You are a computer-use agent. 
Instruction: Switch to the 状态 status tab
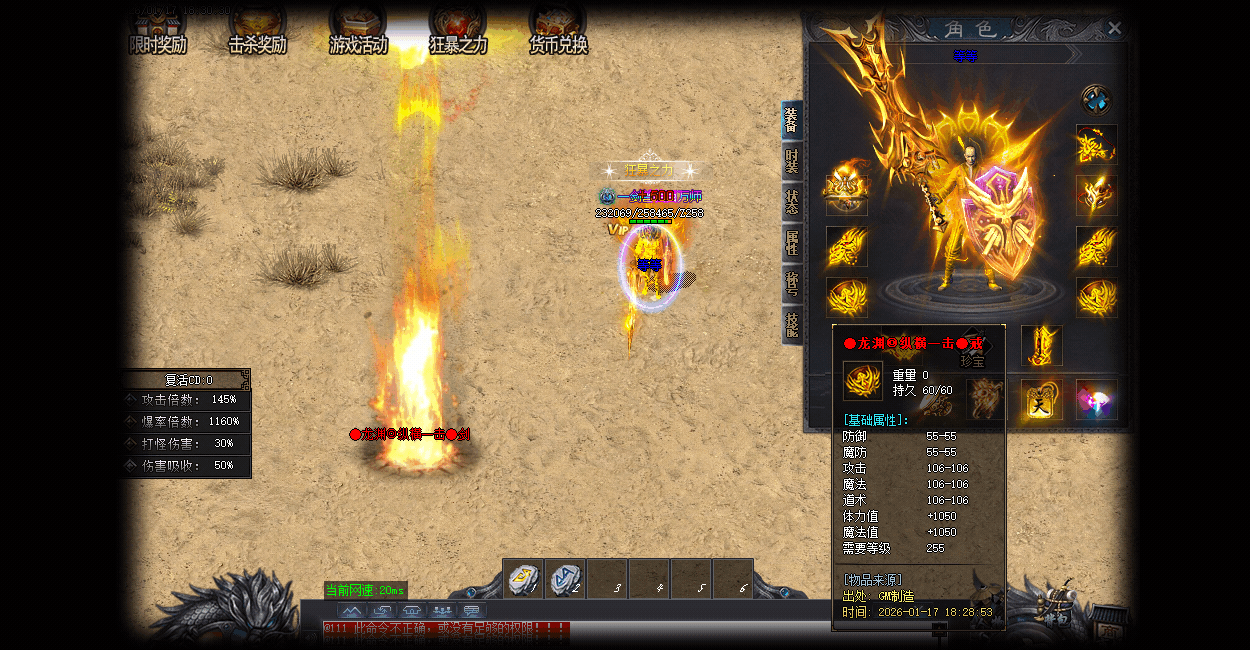(x=792, y=202)
